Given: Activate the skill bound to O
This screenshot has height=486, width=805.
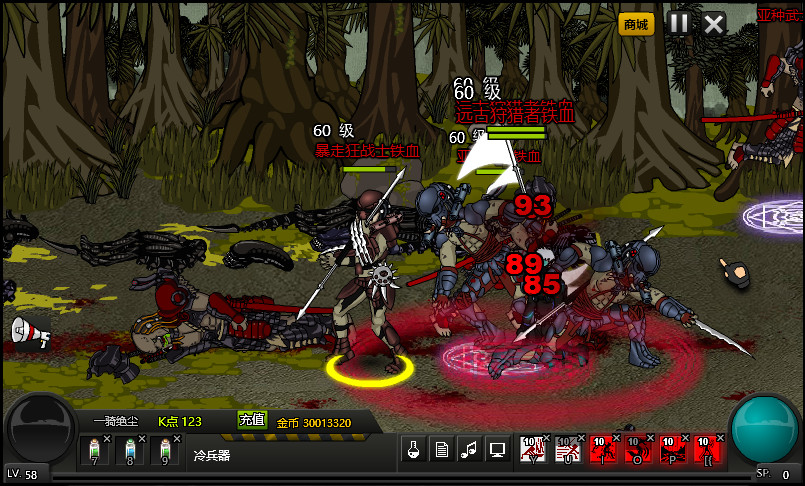Looking at the screenshot, I should [637, 451].
